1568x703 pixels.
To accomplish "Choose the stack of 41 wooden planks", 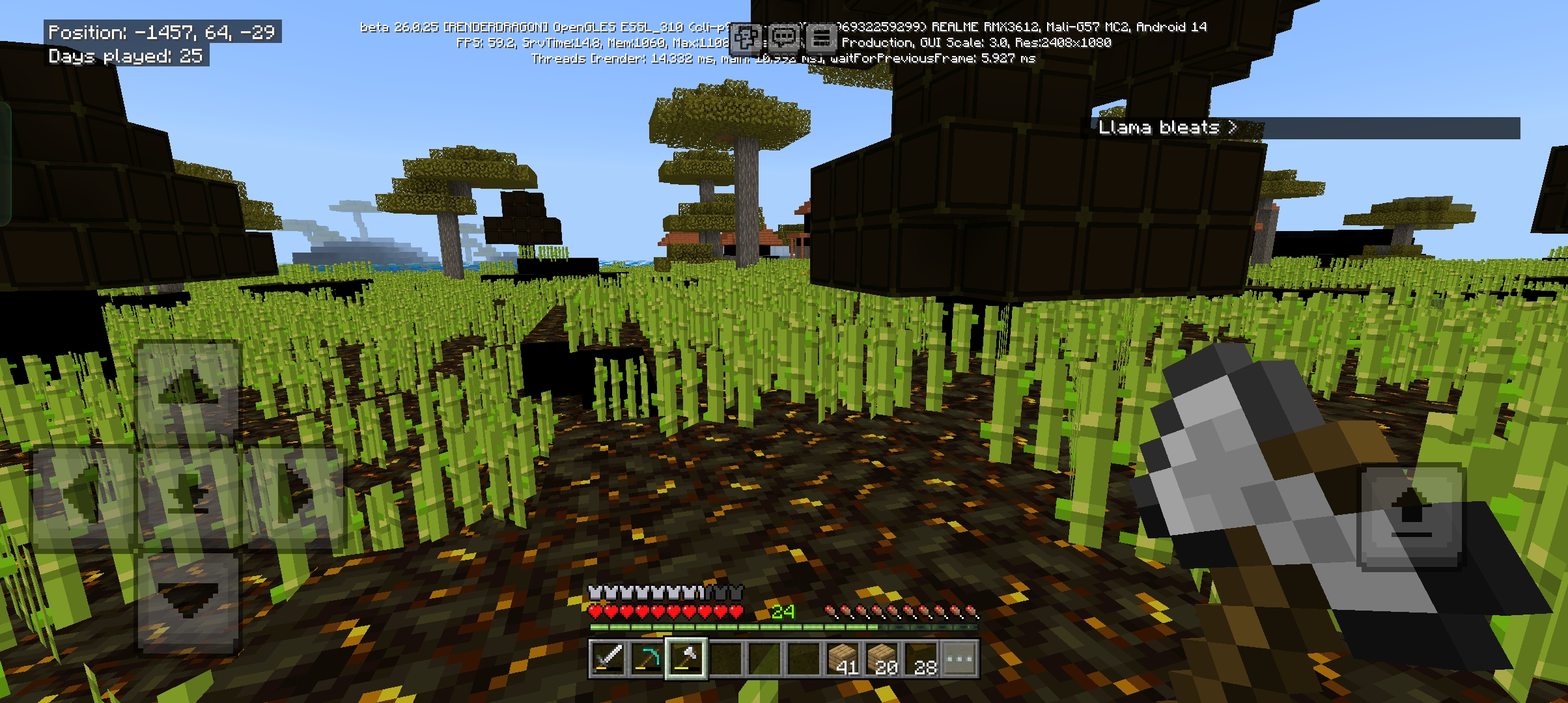I will pyautogui.click(x=843, y=659).
